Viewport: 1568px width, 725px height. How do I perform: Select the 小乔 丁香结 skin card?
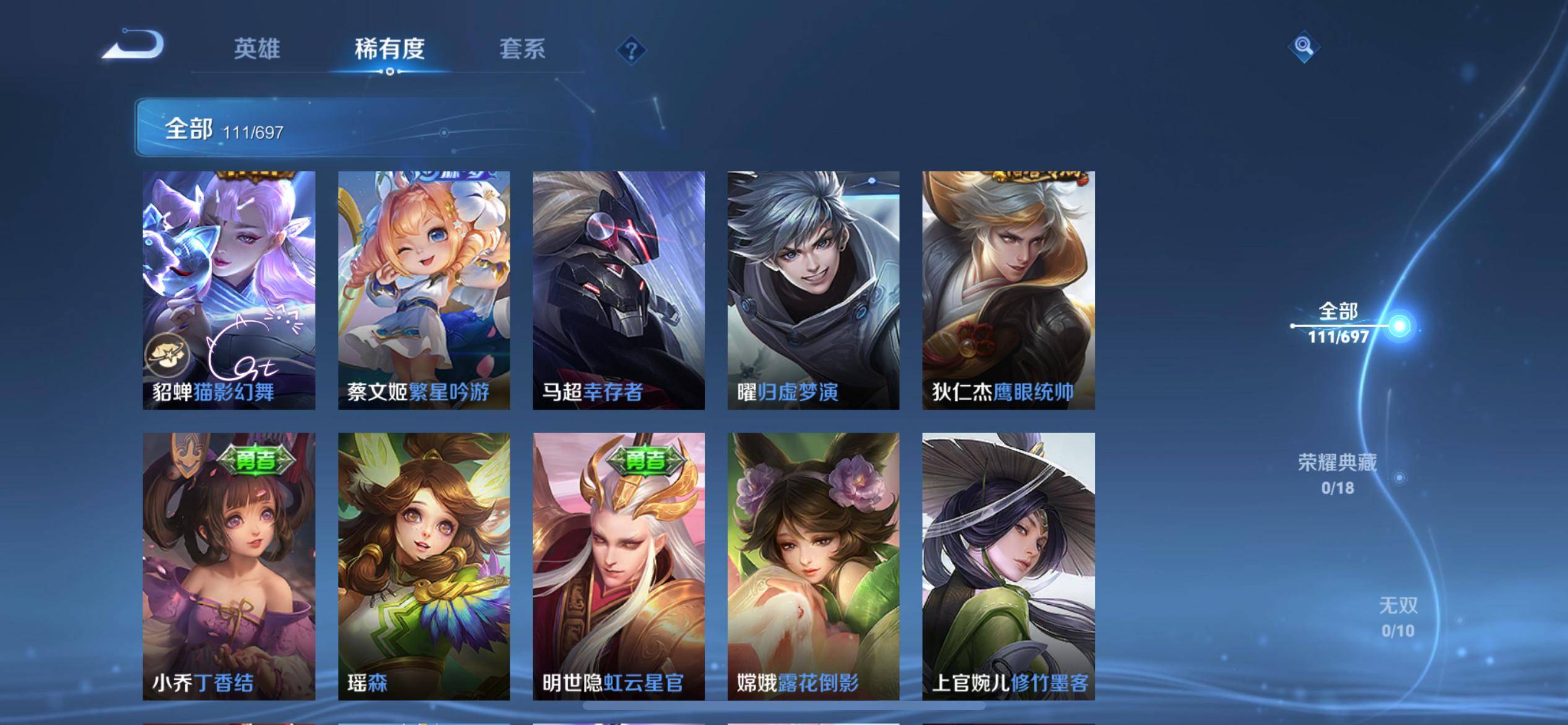pyautogui.click(x=229, y=566)
